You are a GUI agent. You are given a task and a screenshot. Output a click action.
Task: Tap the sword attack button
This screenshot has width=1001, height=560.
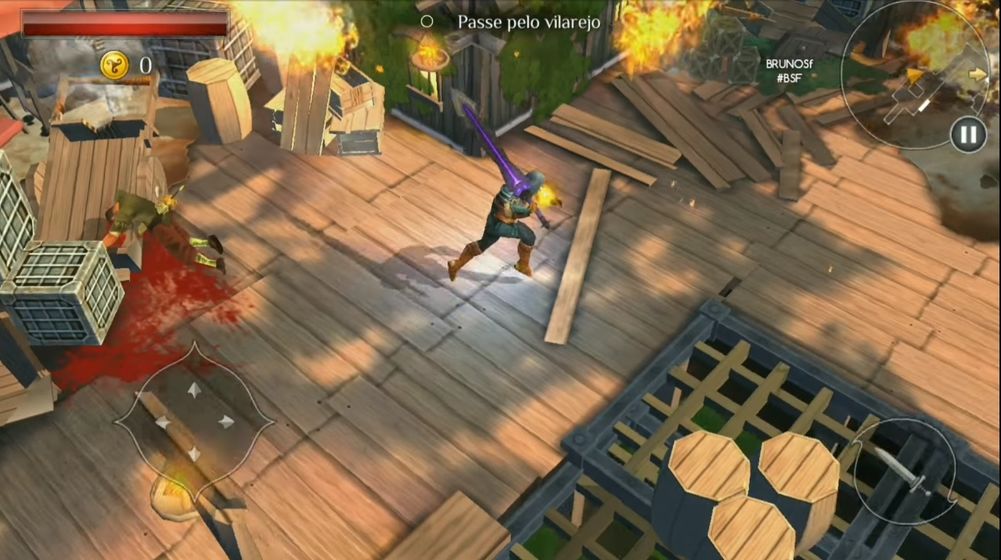pyautogui.click(x=905, y=471)
